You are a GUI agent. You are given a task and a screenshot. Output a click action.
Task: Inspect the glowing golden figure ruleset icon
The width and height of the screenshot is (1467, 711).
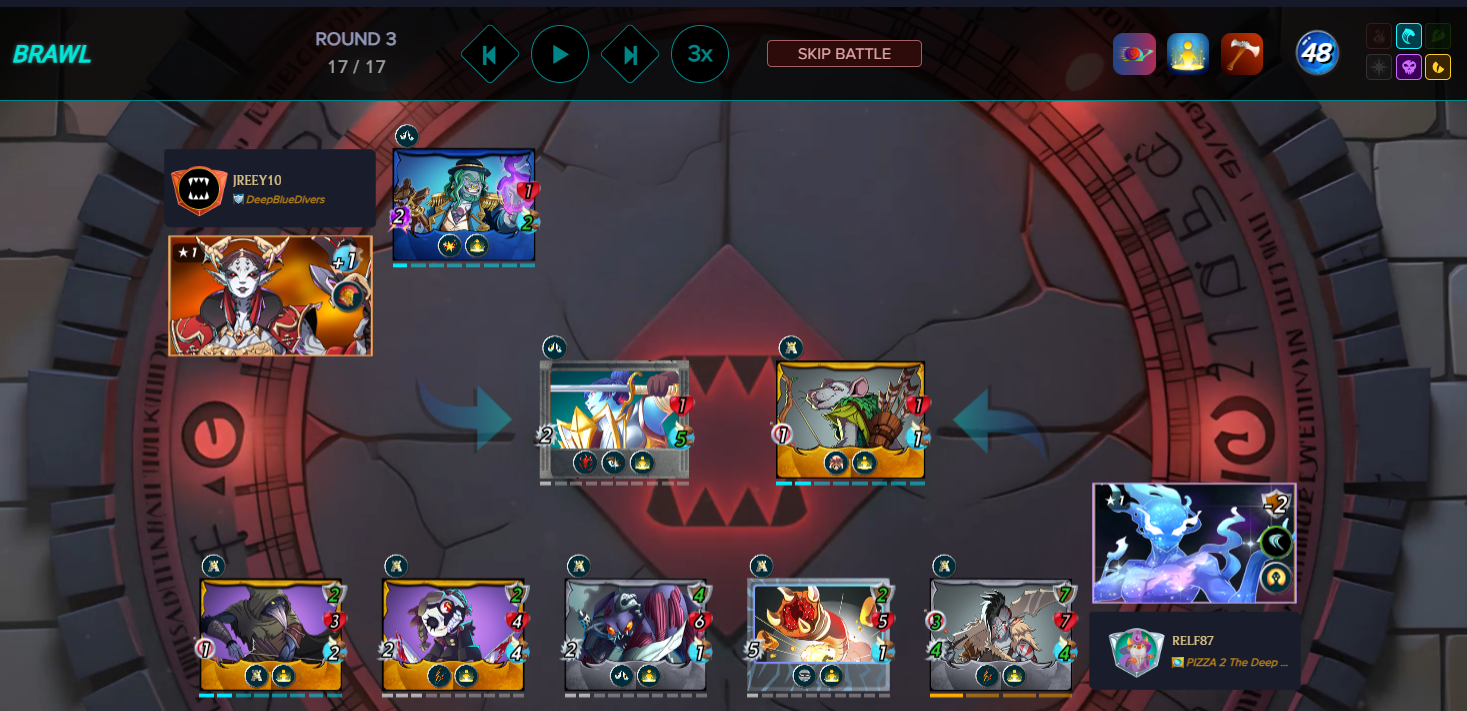coord(1188,54)
